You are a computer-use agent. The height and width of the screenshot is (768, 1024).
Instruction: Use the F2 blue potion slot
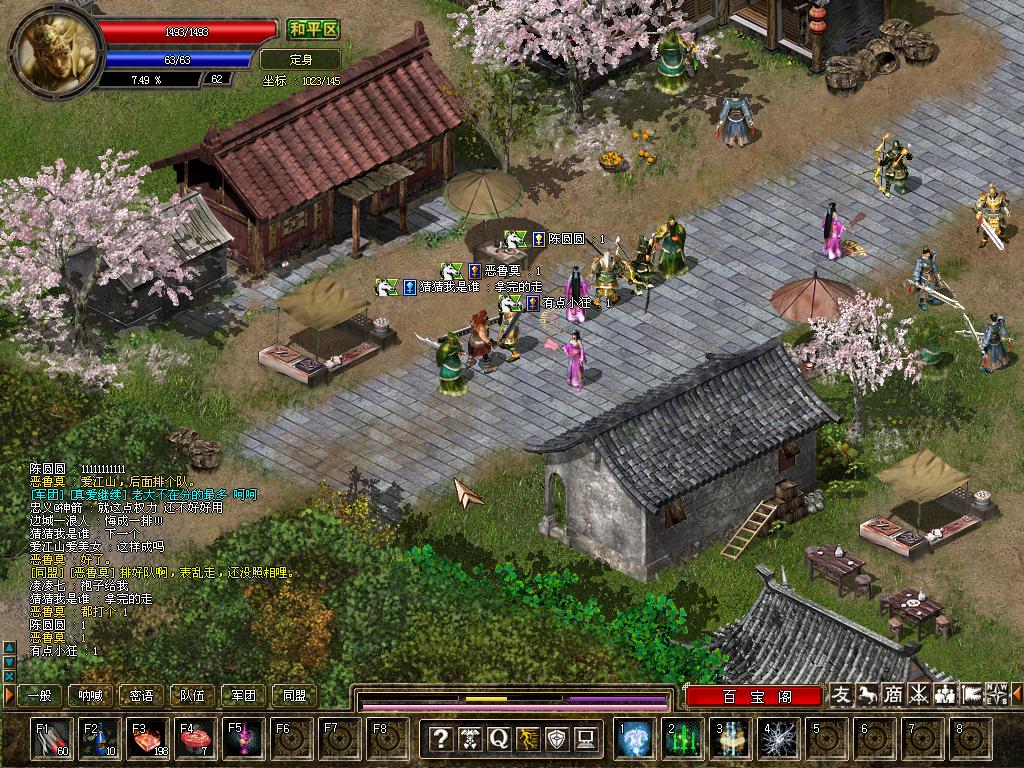[102, 739]
